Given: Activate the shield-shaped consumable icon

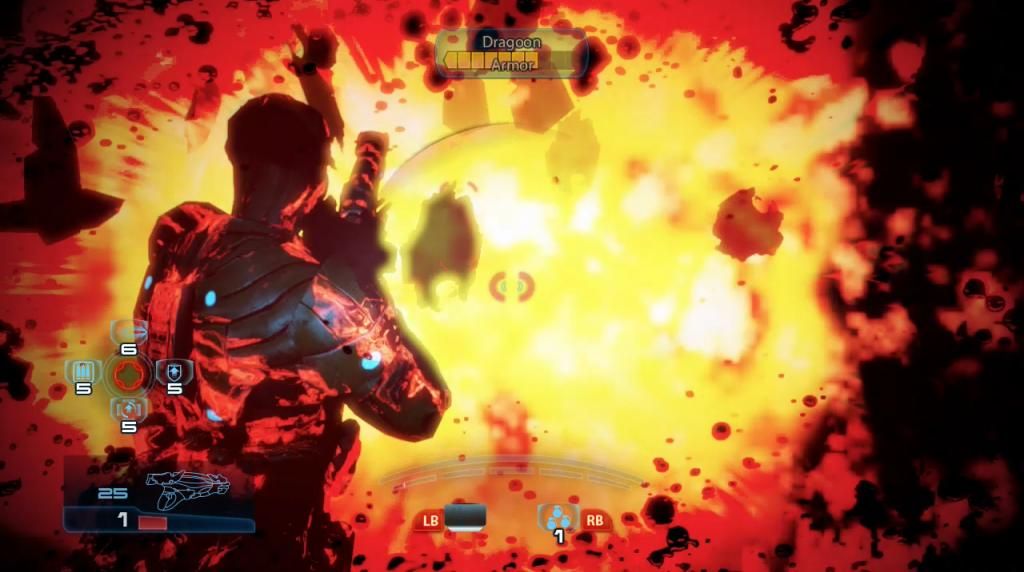Looking at the screenshot, I should coord(171,373).
